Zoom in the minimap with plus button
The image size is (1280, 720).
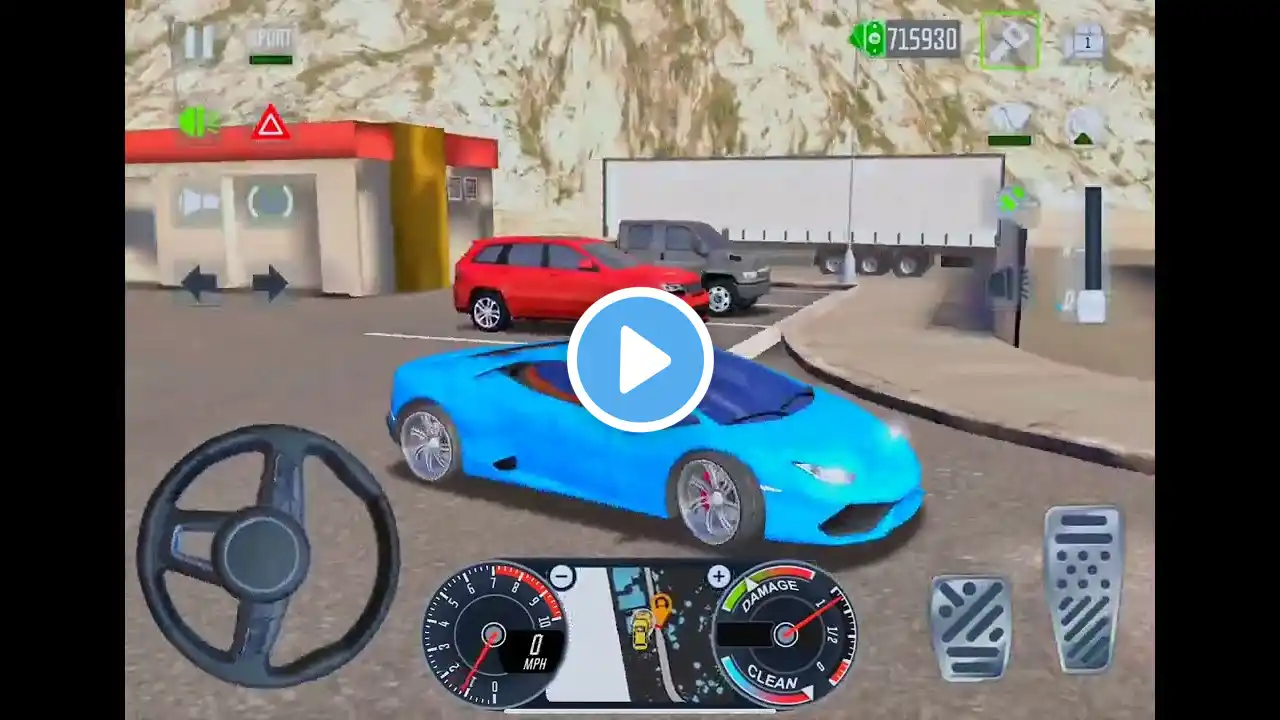[718, 576]
